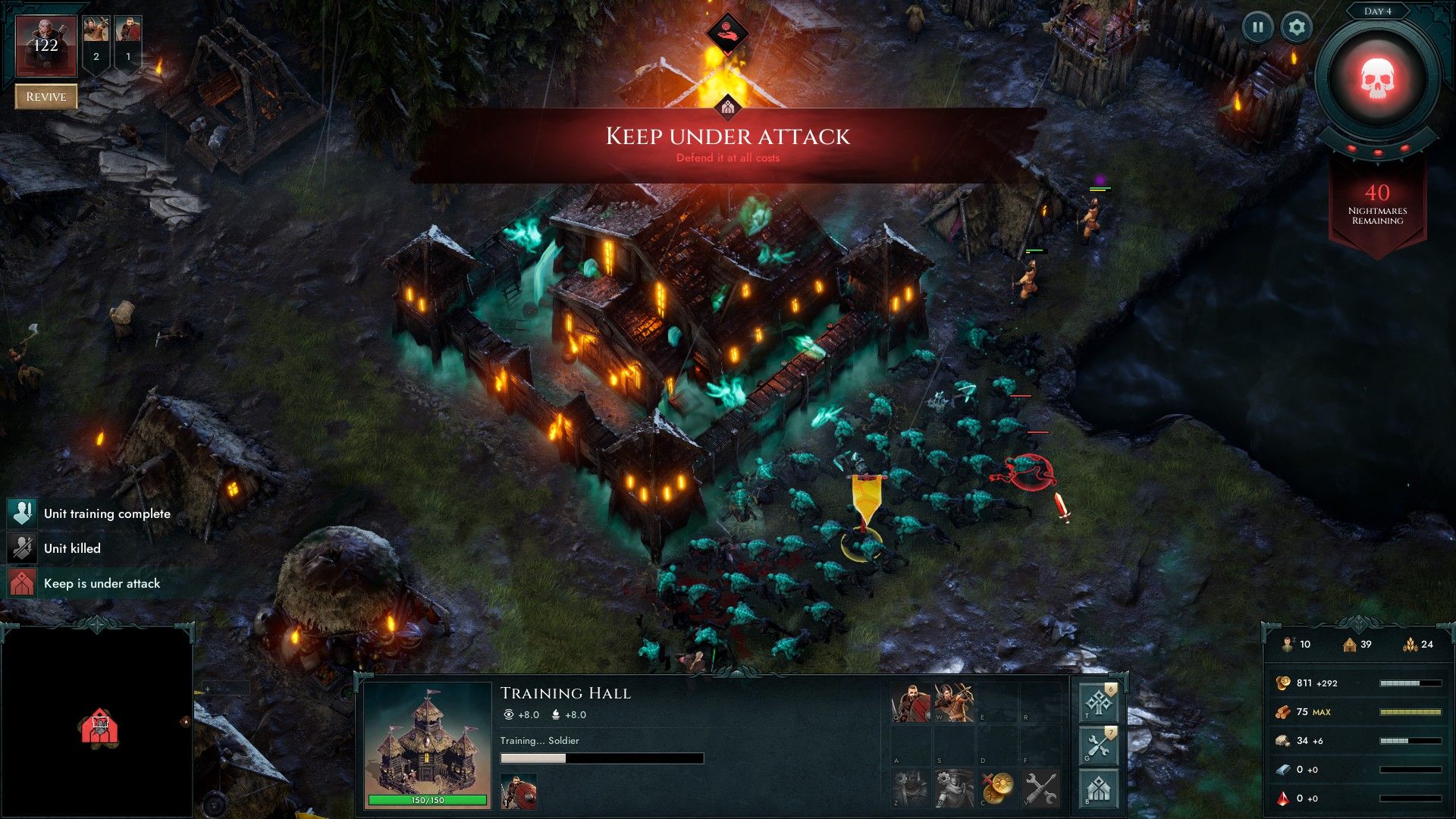Viewport: 1456px width, 819px height.
Task: Click the minimap
Action: click(x=97, y=722)
